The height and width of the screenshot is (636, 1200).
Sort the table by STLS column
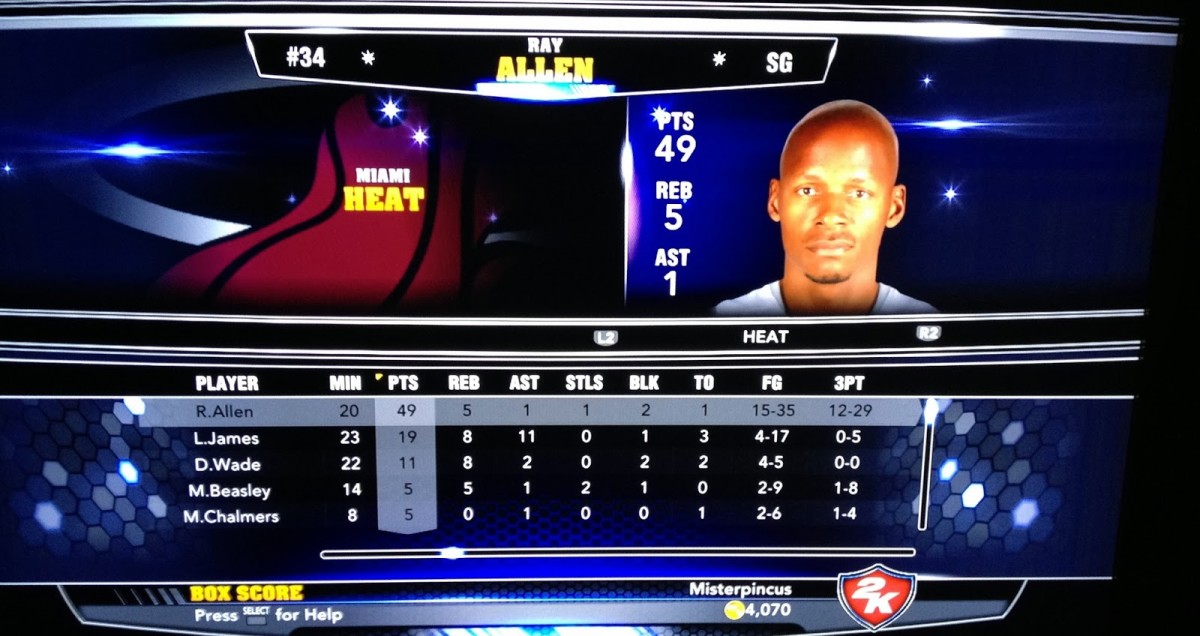click(x=584, y=383)
